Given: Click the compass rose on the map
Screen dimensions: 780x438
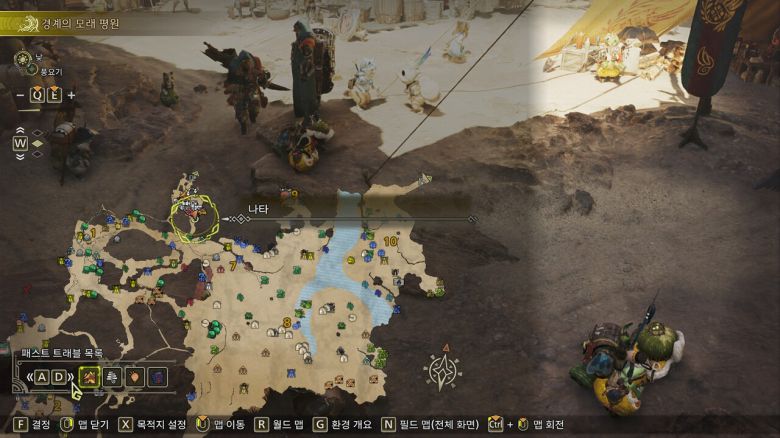Looking at the screenshot, I should click(441, 371).
